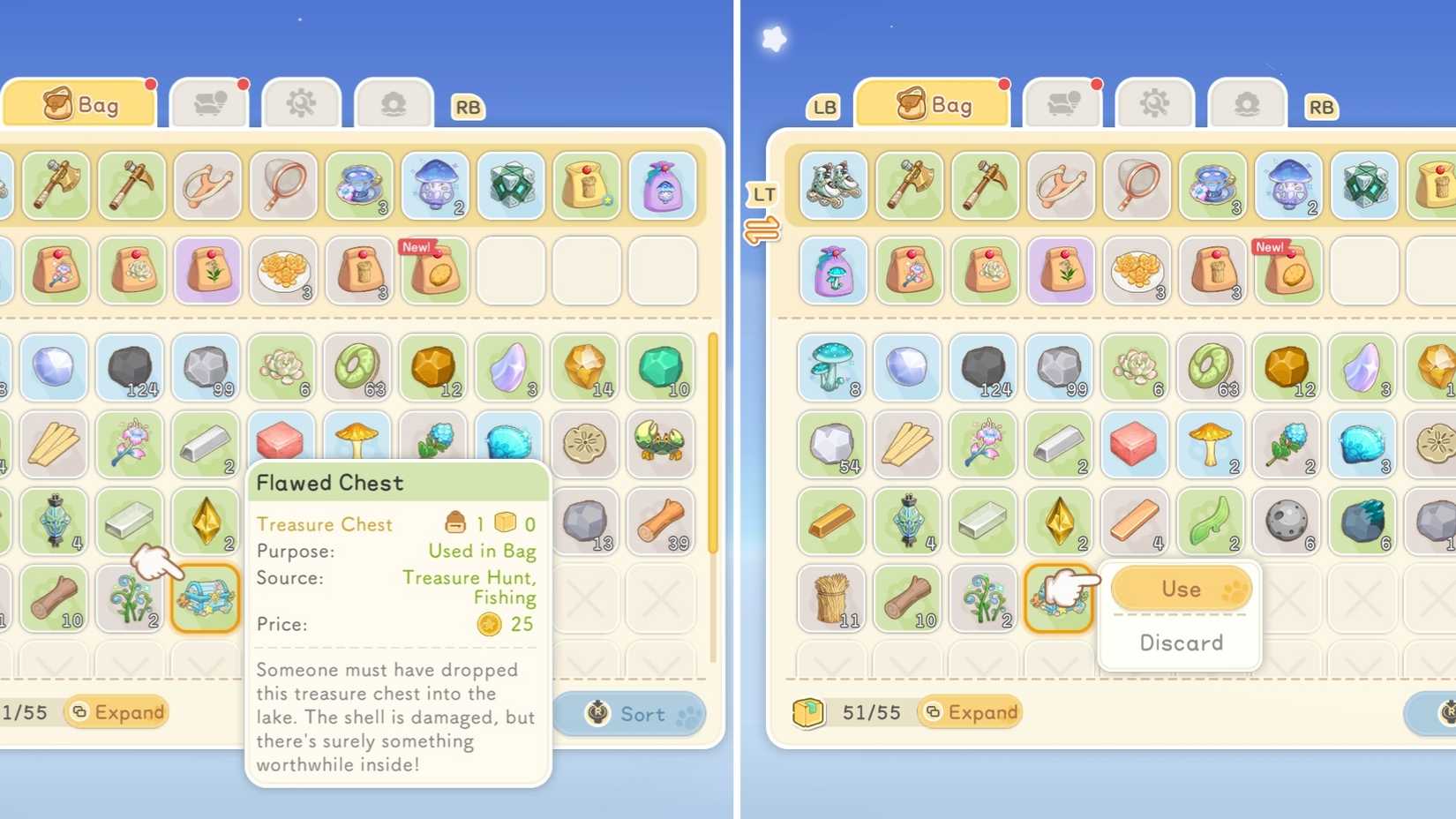Select Discard in the context menu
The width and height of the screenshot is (1456, 819).
point(1181,642)
